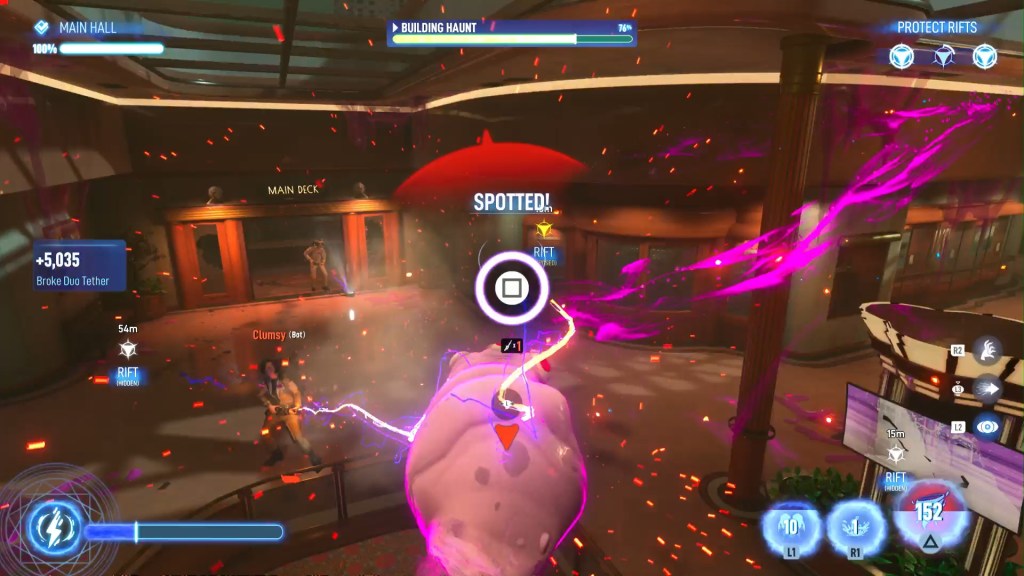Activate the ultimate ability showing 152
1024x576 pixels.
(x=929, y=515)
